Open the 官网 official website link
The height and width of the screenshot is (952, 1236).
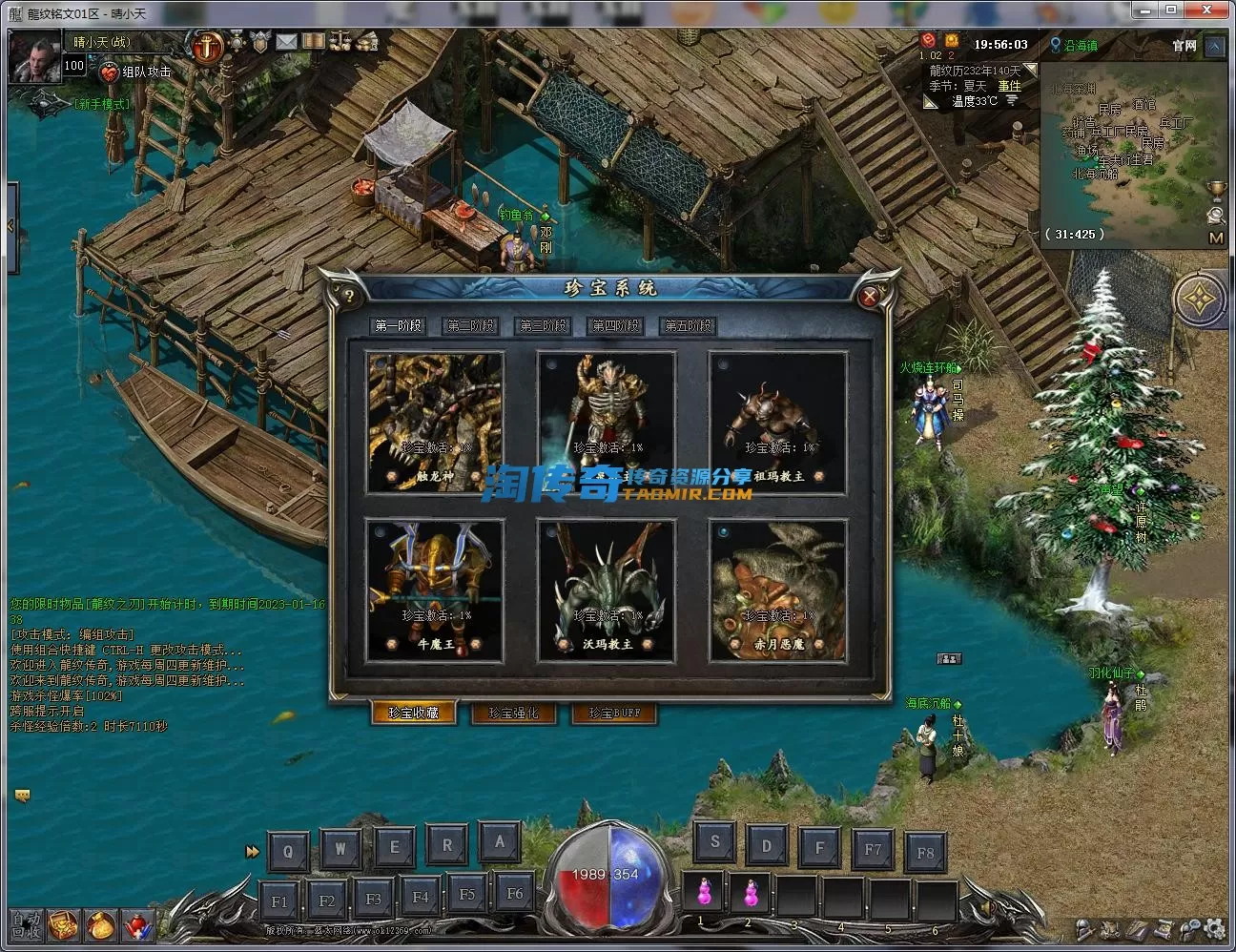(x=1184, y=46)
